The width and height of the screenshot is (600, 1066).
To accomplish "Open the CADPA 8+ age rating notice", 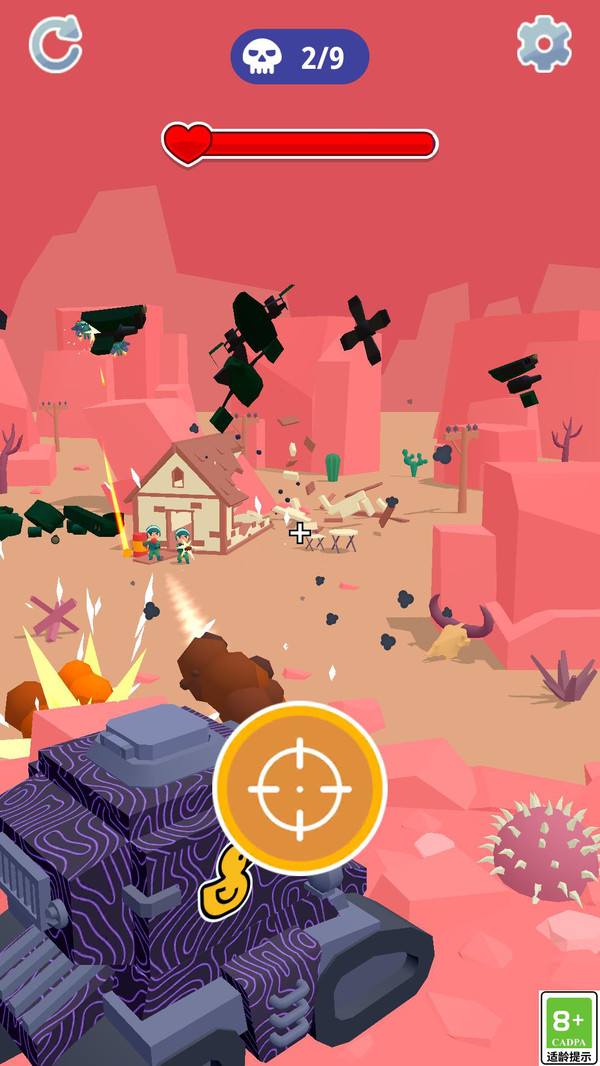I will point(568,1028).
